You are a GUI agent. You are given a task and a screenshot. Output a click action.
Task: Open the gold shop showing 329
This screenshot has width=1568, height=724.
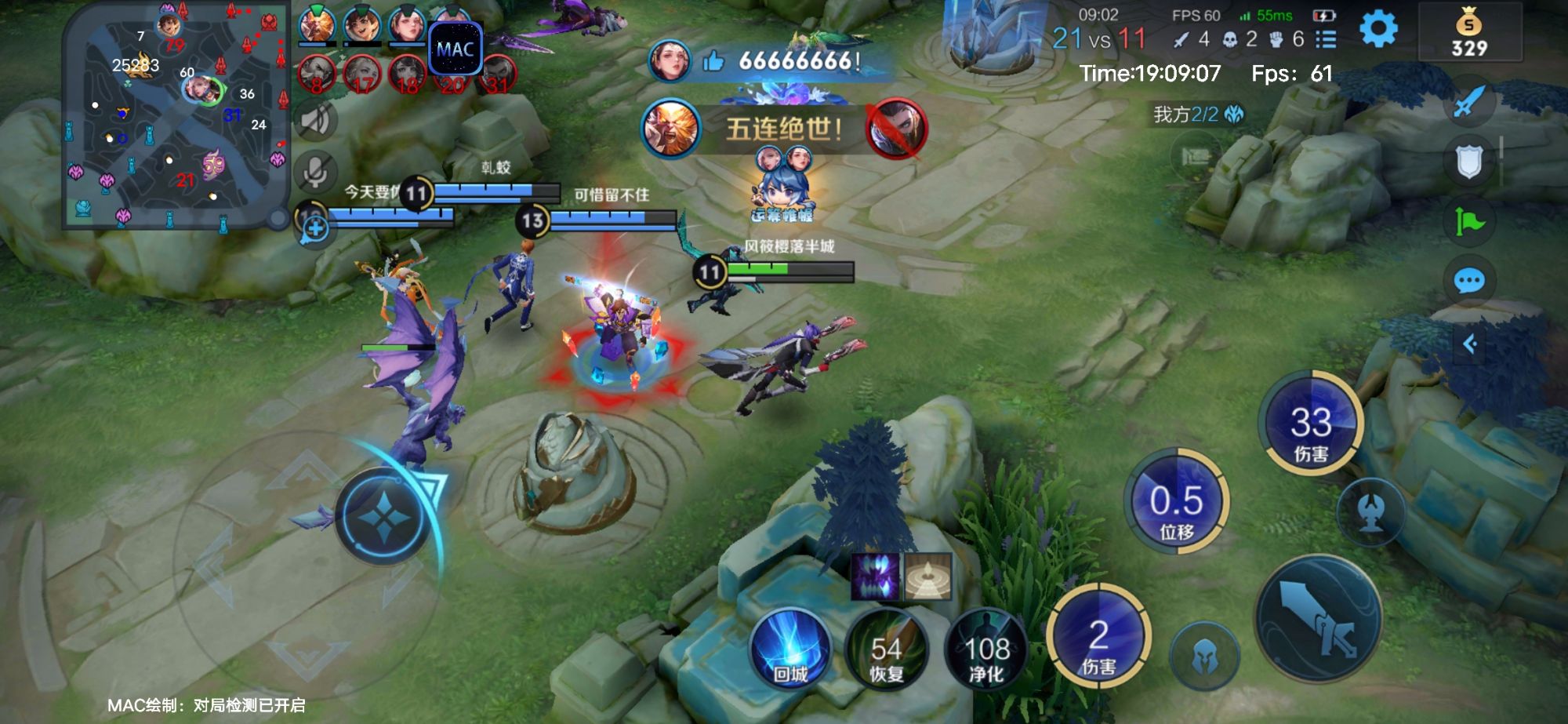point(1469,33)
